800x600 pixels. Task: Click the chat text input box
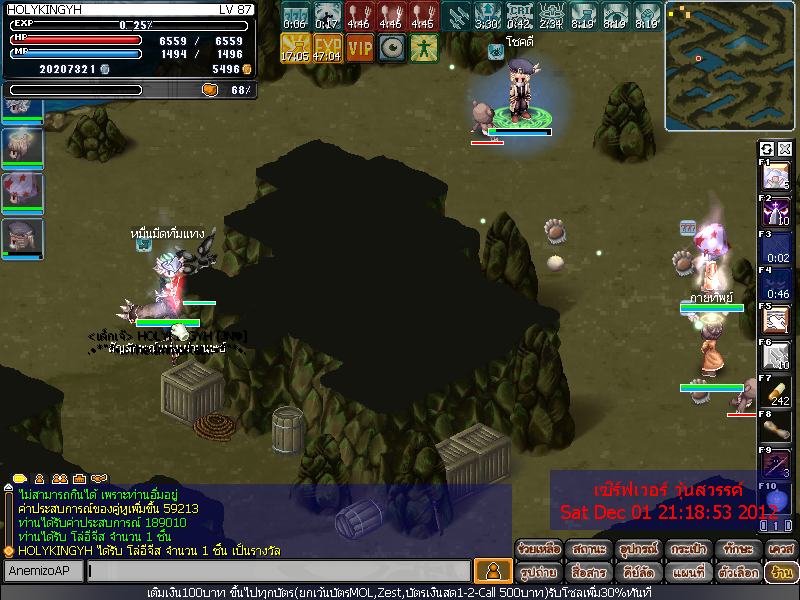[278, 571]
